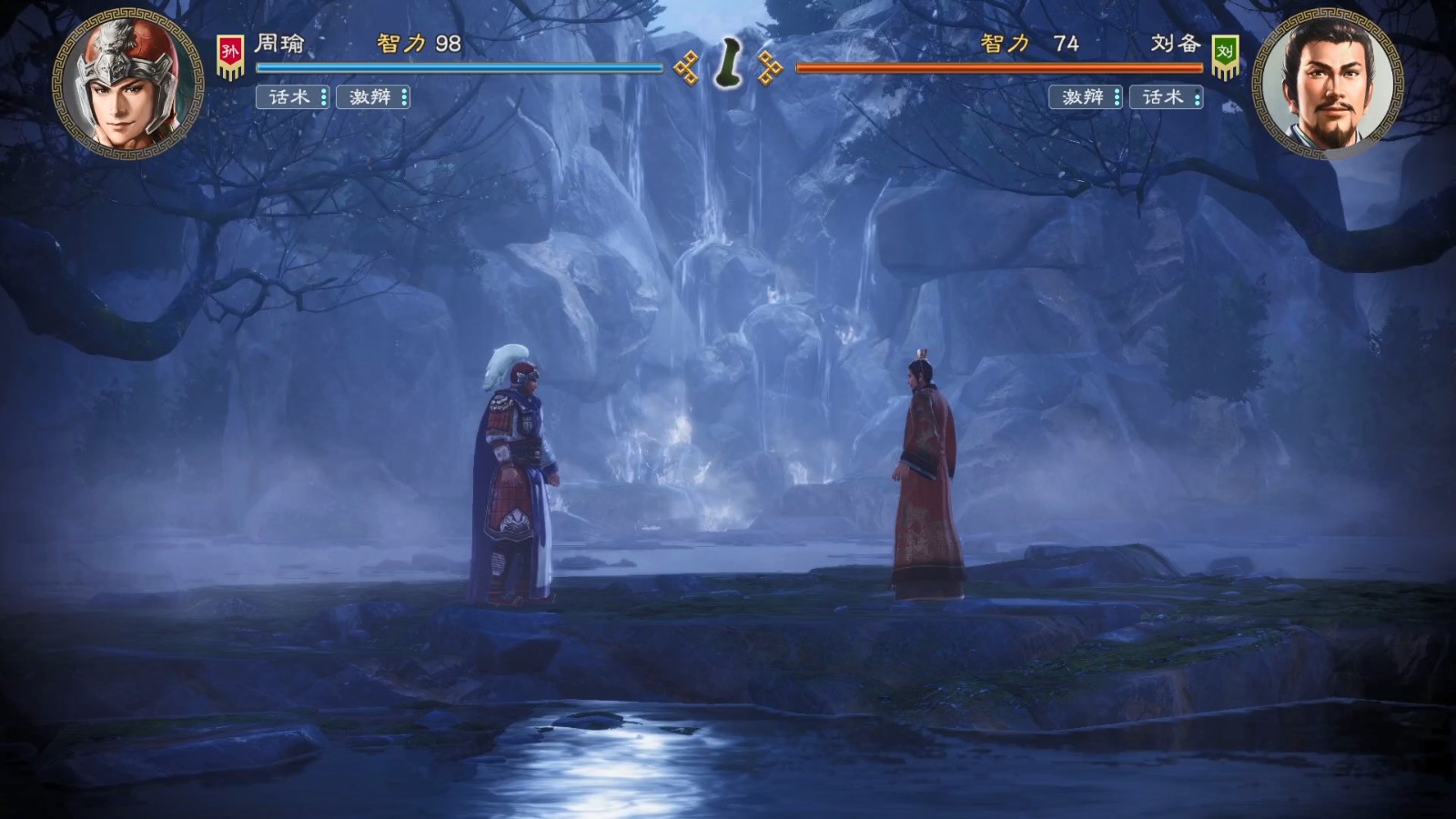Click the green gourd round indicator

coord(728,64)
